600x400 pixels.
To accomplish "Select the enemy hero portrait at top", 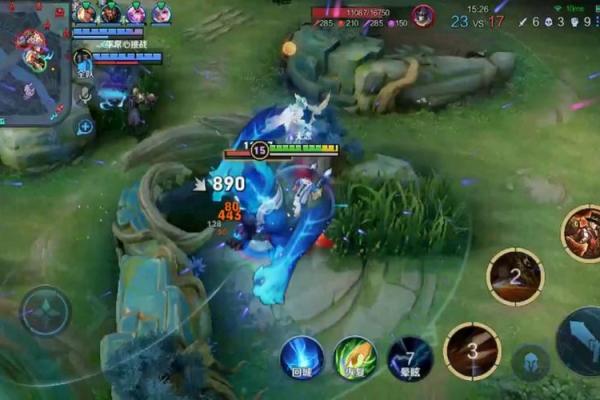I will [423, 16].
